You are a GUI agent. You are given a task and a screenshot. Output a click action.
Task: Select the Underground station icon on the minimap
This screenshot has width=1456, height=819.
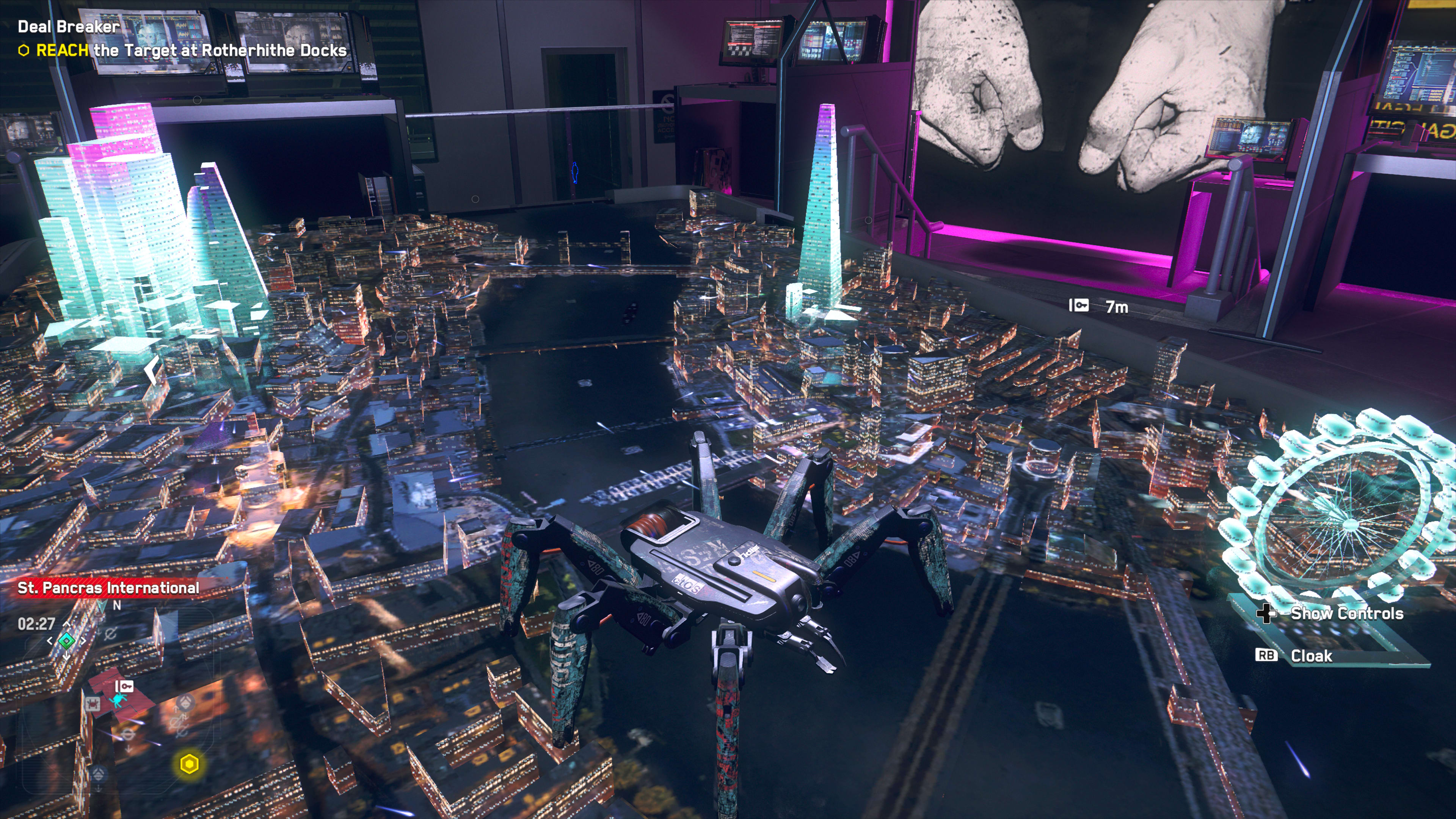[128, 735]
